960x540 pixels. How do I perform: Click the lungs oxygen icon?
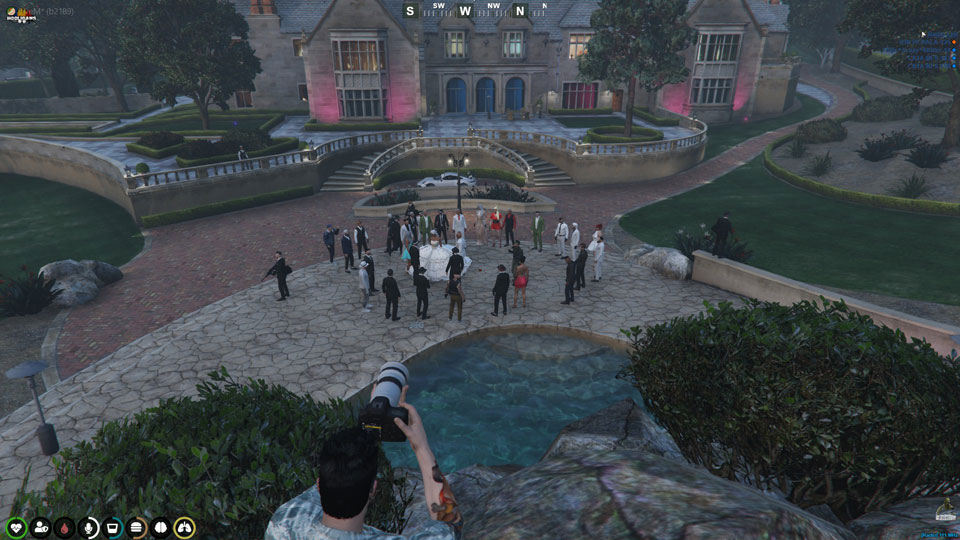pos(184,527)
